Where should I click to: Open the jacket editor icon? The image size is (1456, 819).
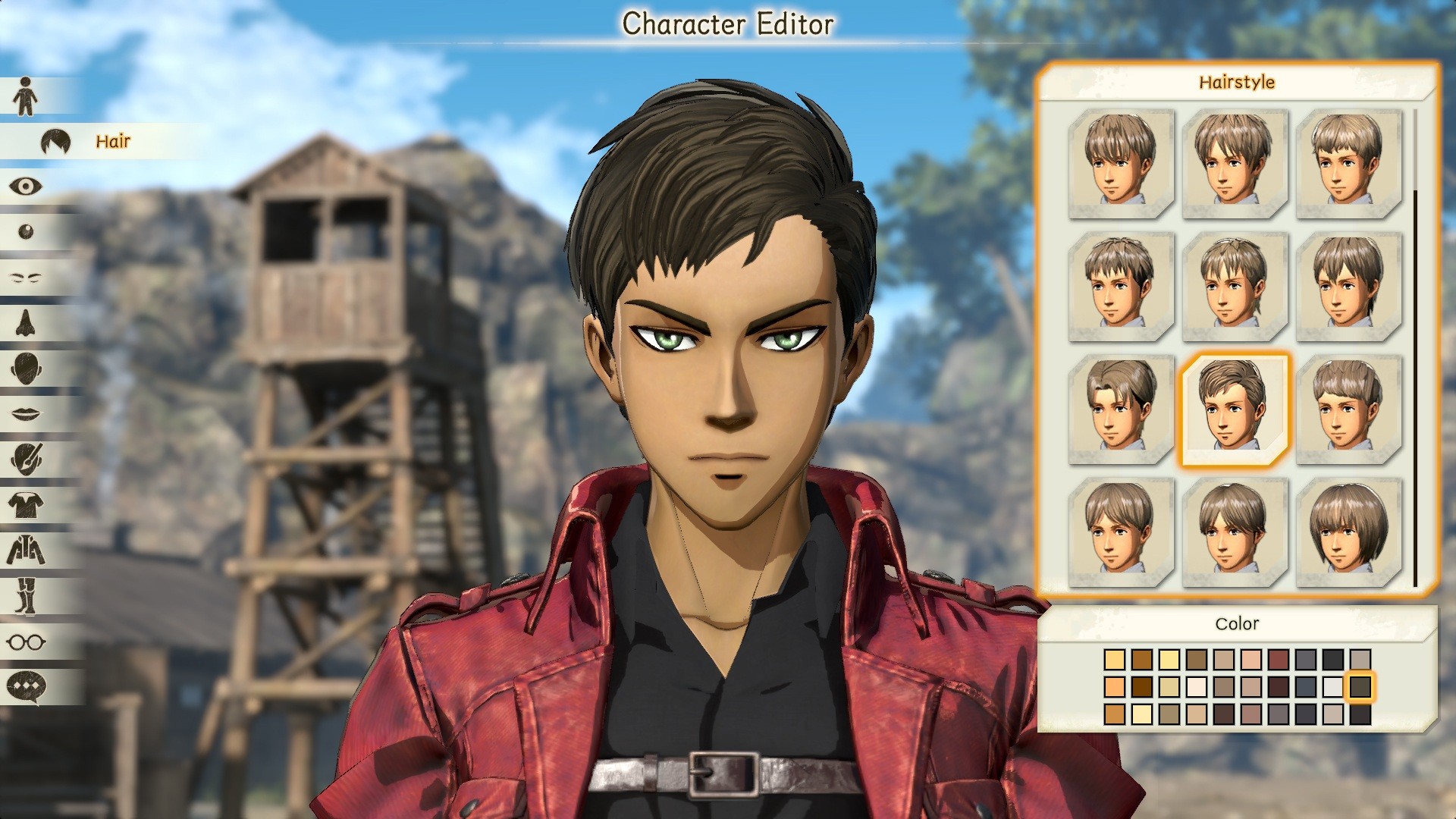coord(25,548)
